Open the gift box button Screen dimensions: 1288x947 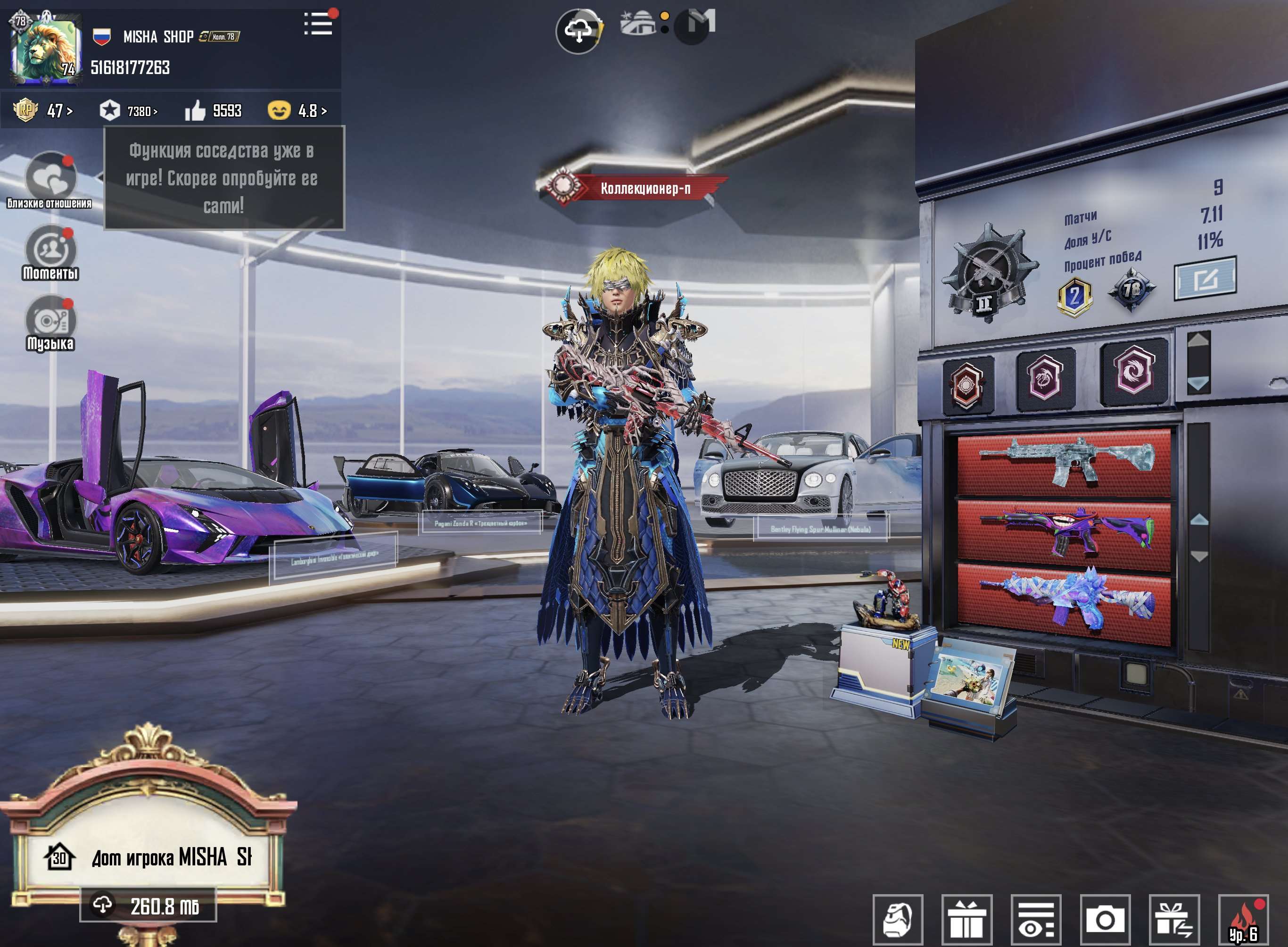[967, 920]
